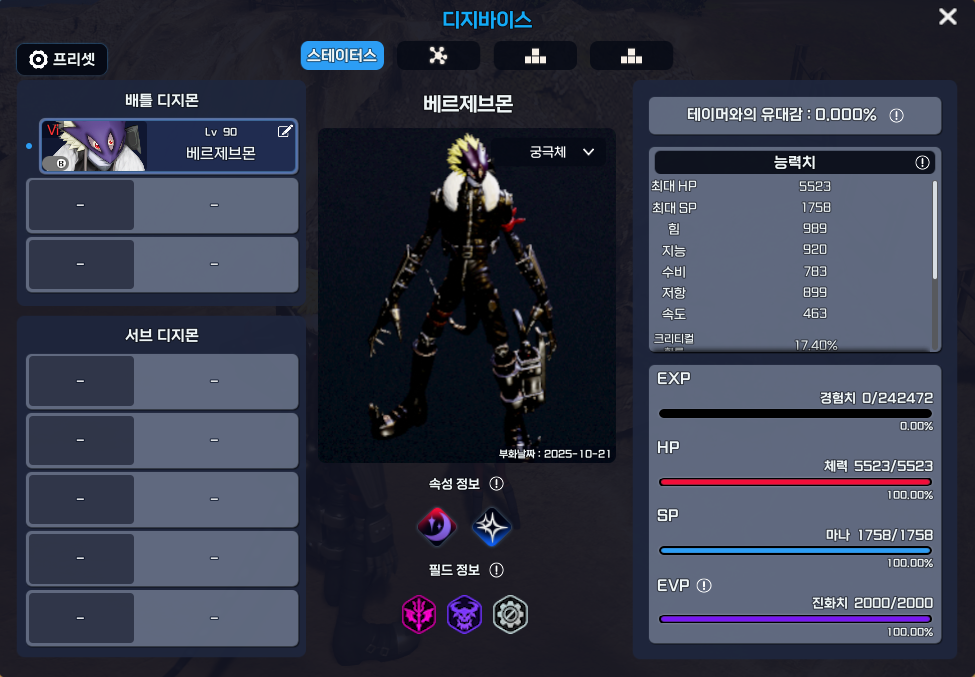
Task: Click the purple horned demon field icon
Action: [x=464, y=613]
